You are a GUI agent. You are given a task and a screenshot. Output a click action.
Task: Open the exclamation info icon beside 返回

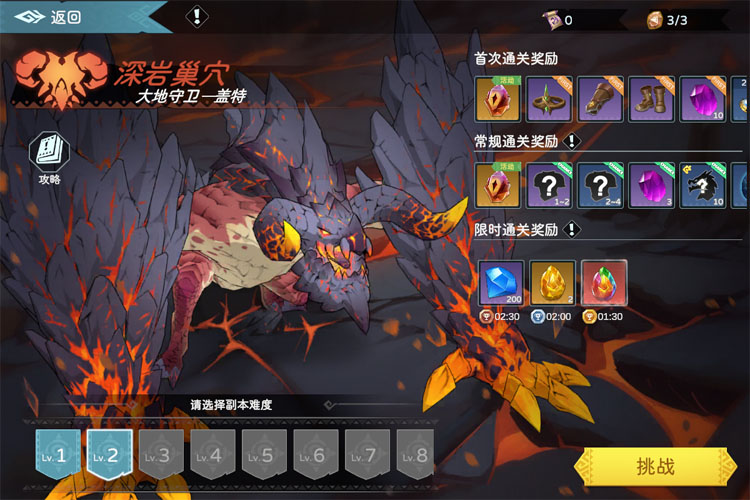tap(198, 16)
